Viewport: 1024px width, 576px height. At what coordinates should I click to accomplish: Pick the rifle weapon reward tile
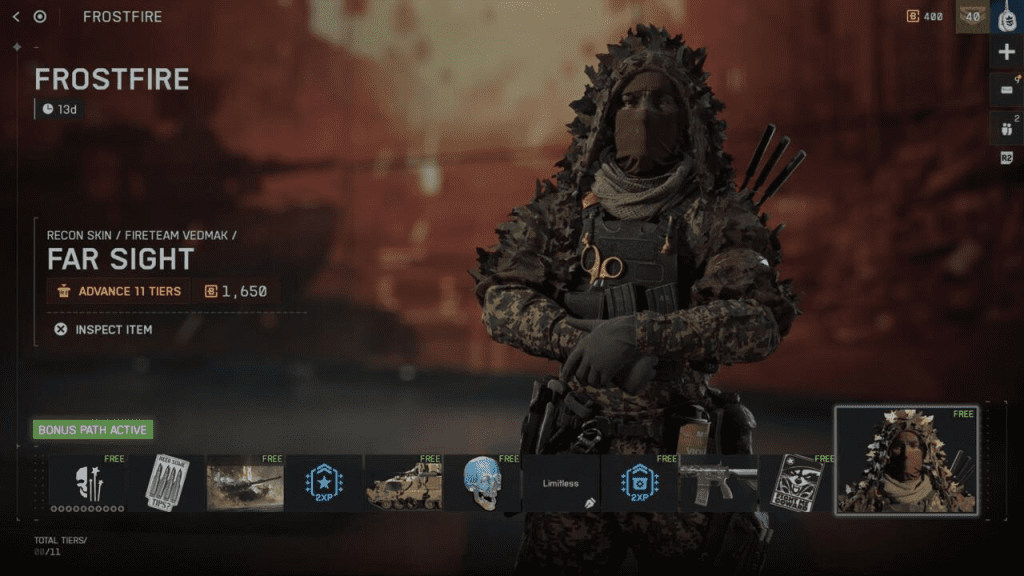click(x=718, y=484)
